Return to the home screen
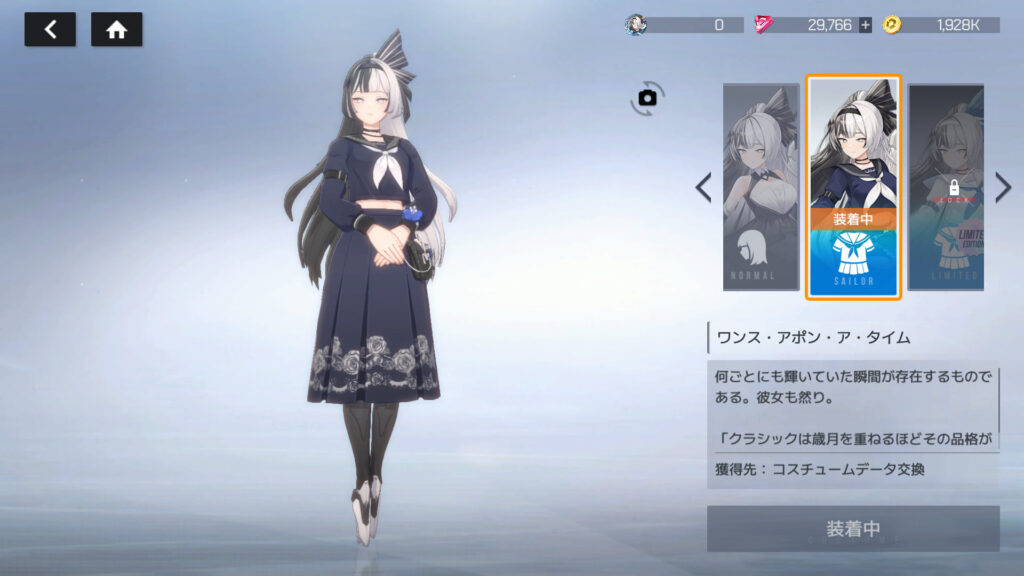This screenshot has width=1024, height=576. point(117,30)
